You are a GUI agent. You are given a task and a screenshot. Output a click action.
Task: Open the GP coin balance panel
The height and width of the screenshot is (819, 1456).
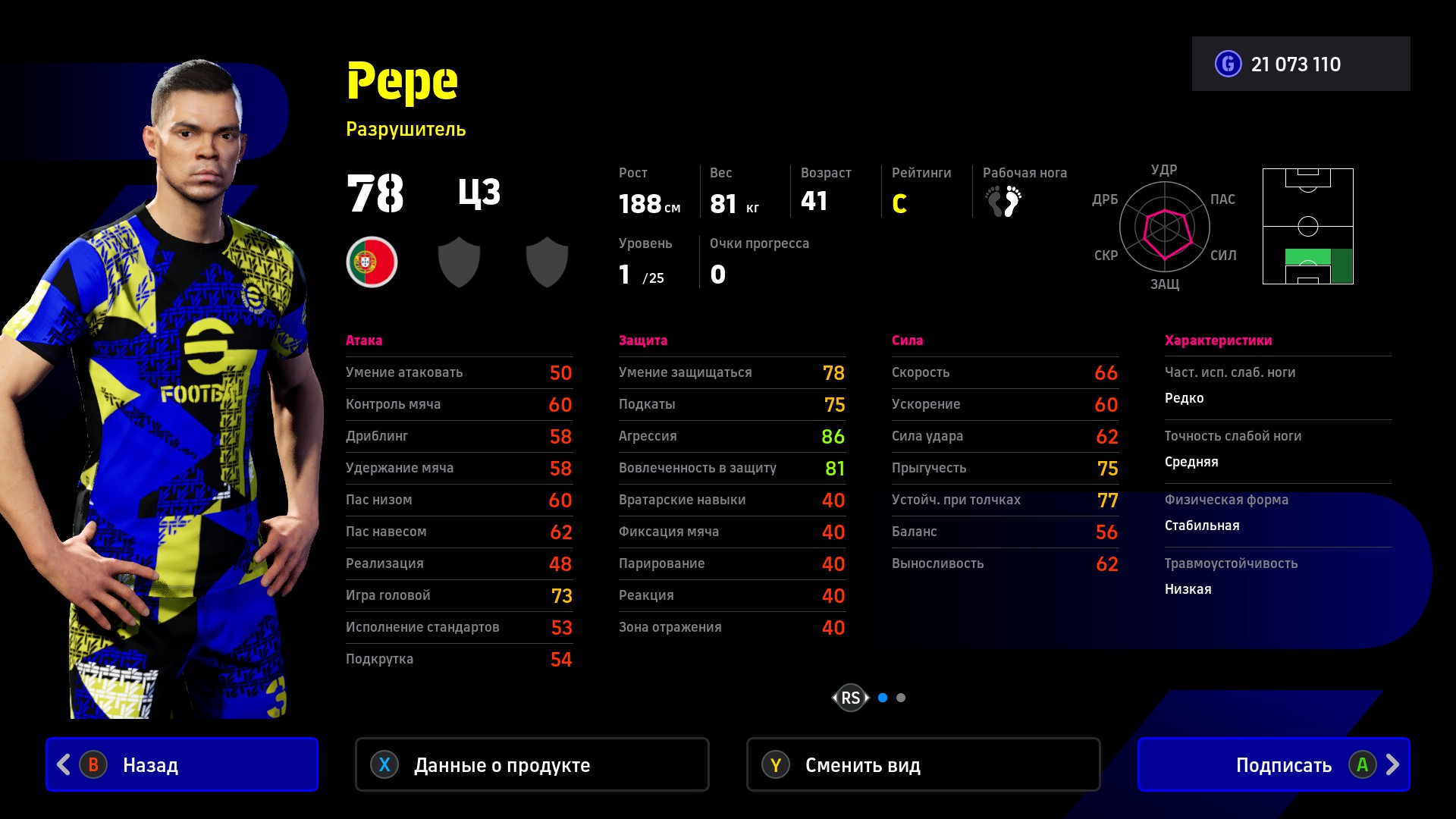[x=1301, y=64]
